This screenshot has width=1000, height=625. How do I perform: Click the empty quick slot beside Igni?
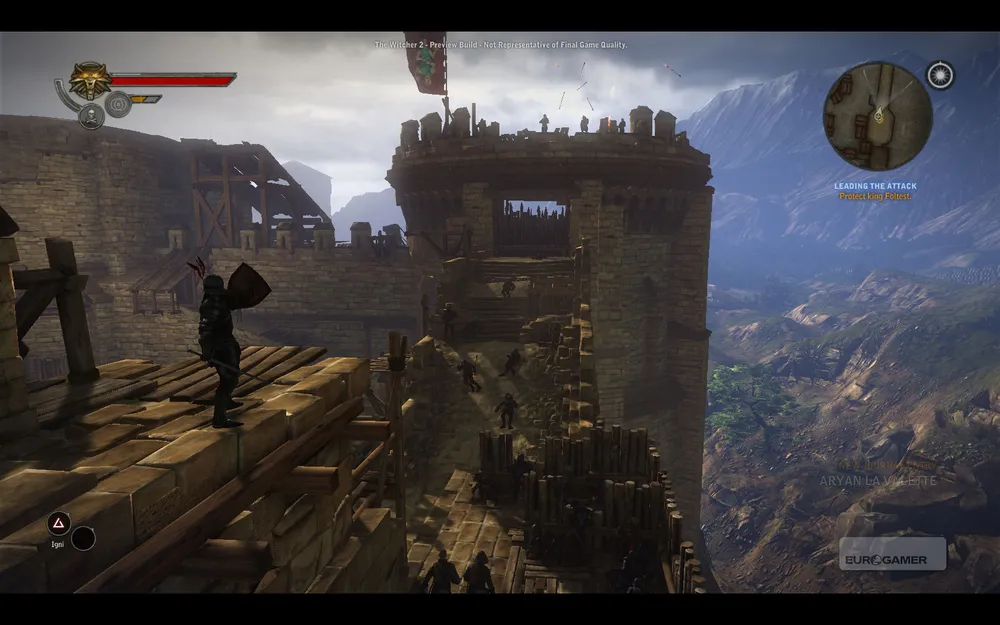coord(84,538)
